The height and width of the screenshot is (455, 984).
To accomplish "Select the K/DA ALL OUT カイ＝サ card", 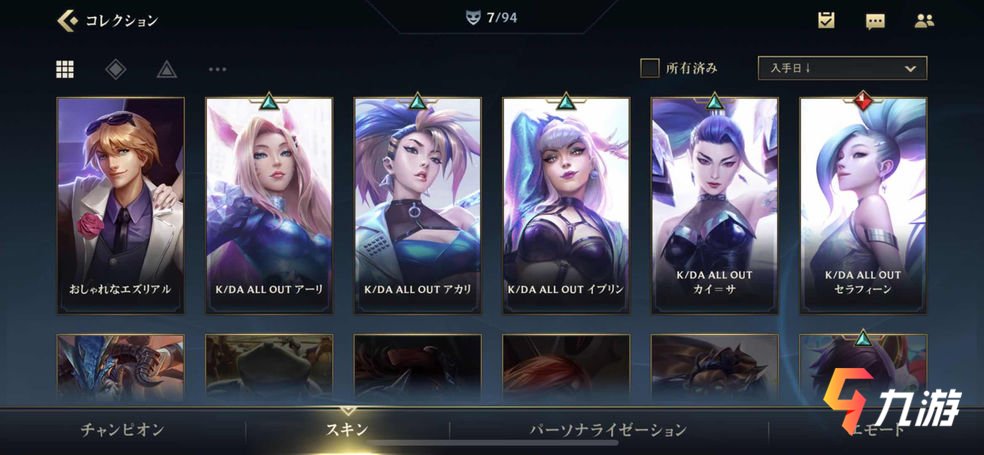I will [x=714, y=205].
